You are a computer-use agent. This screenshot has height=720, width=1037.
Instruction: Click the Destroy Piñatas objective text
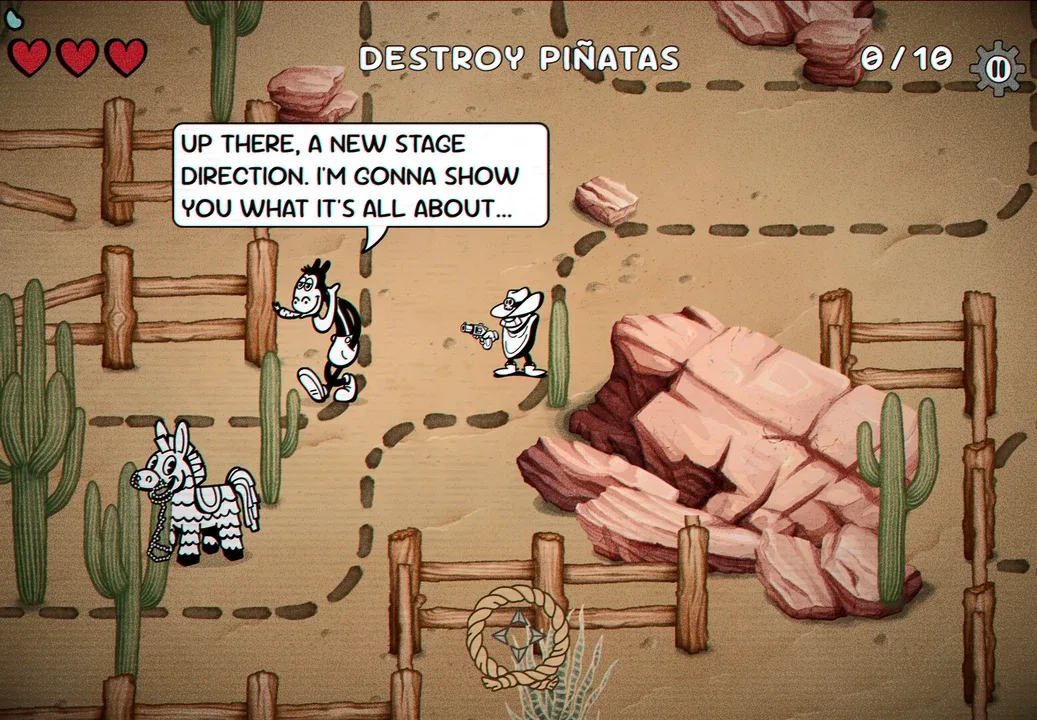[519, 59]
